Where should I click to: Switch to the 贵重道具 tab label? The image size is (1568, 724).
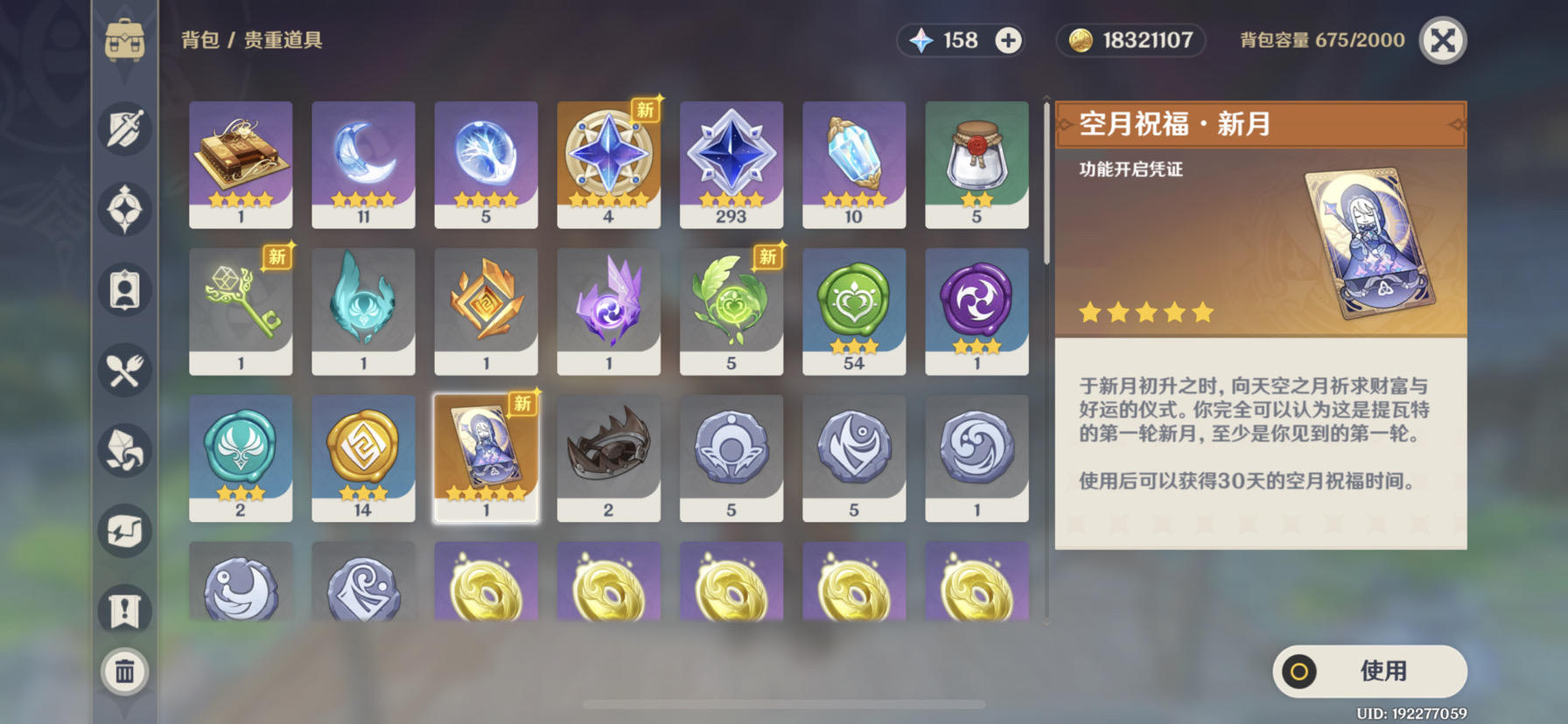(282, 40)
